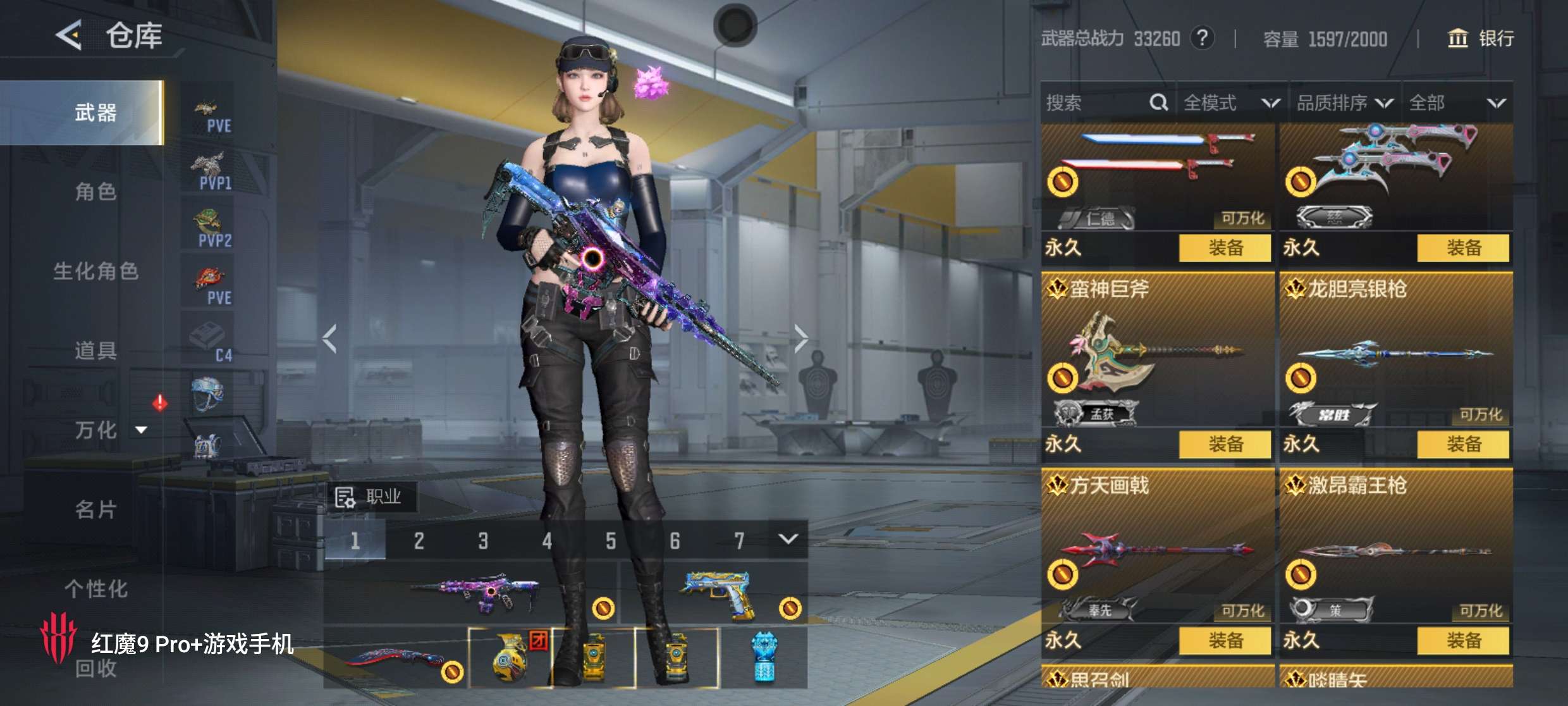Equip the 方天画戟 halberd

pyautogui.click(x=1225, y=640)
